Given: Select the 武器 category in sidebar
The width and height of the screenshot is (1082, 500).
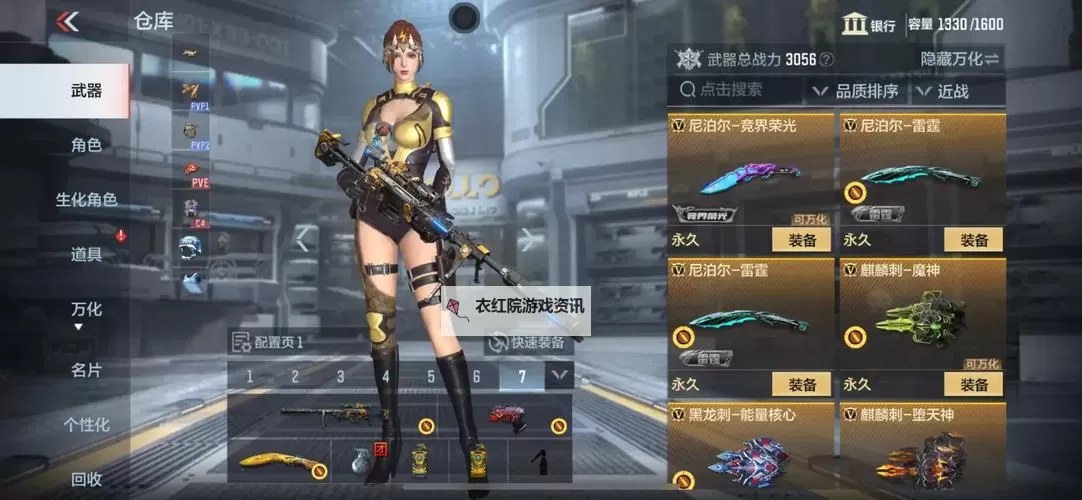Looking at the screenshot, I should pyautogui.click(x=86, y=91).
